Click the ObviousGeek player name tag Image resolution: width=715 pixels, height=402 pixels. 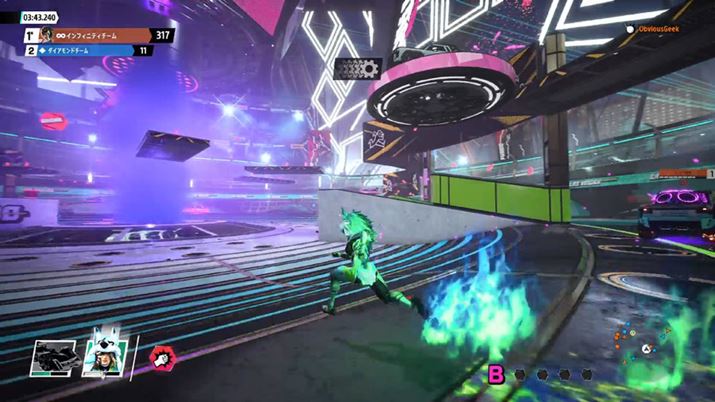click(660, 30)
